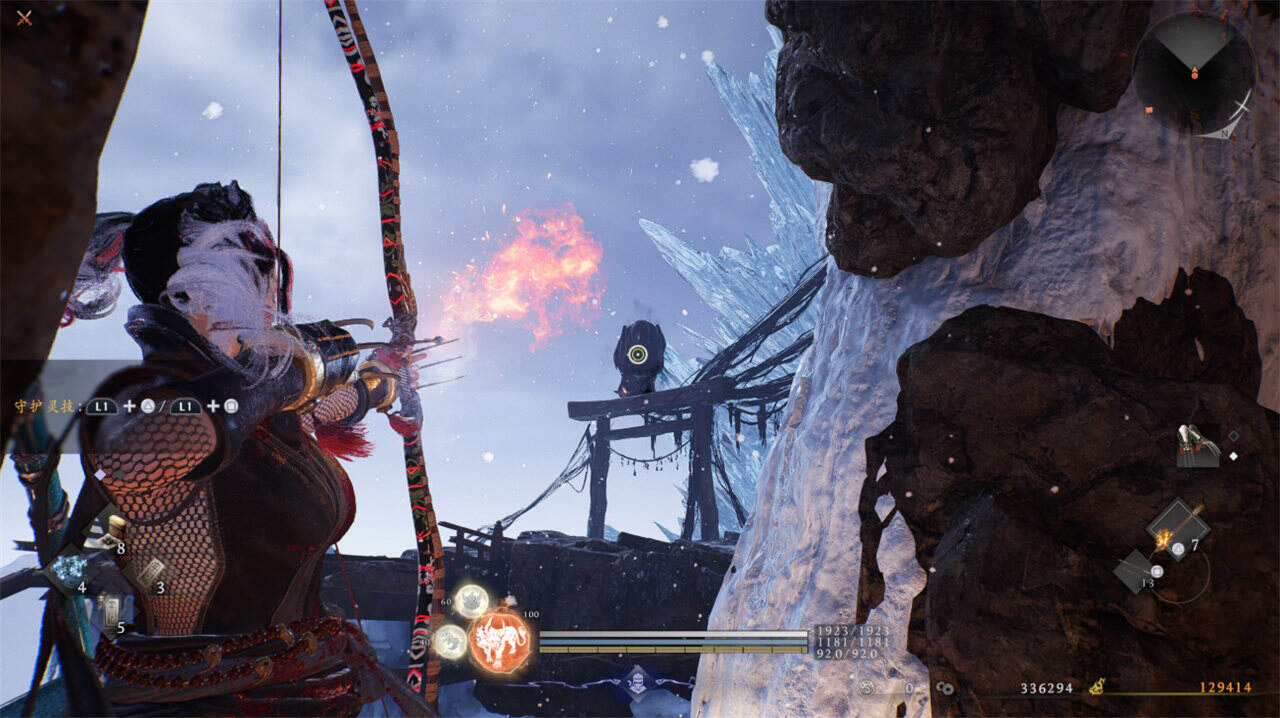This screenshot has width=1280, height=718.
Task: Select the lower white soul core orb
Action: 451,641
